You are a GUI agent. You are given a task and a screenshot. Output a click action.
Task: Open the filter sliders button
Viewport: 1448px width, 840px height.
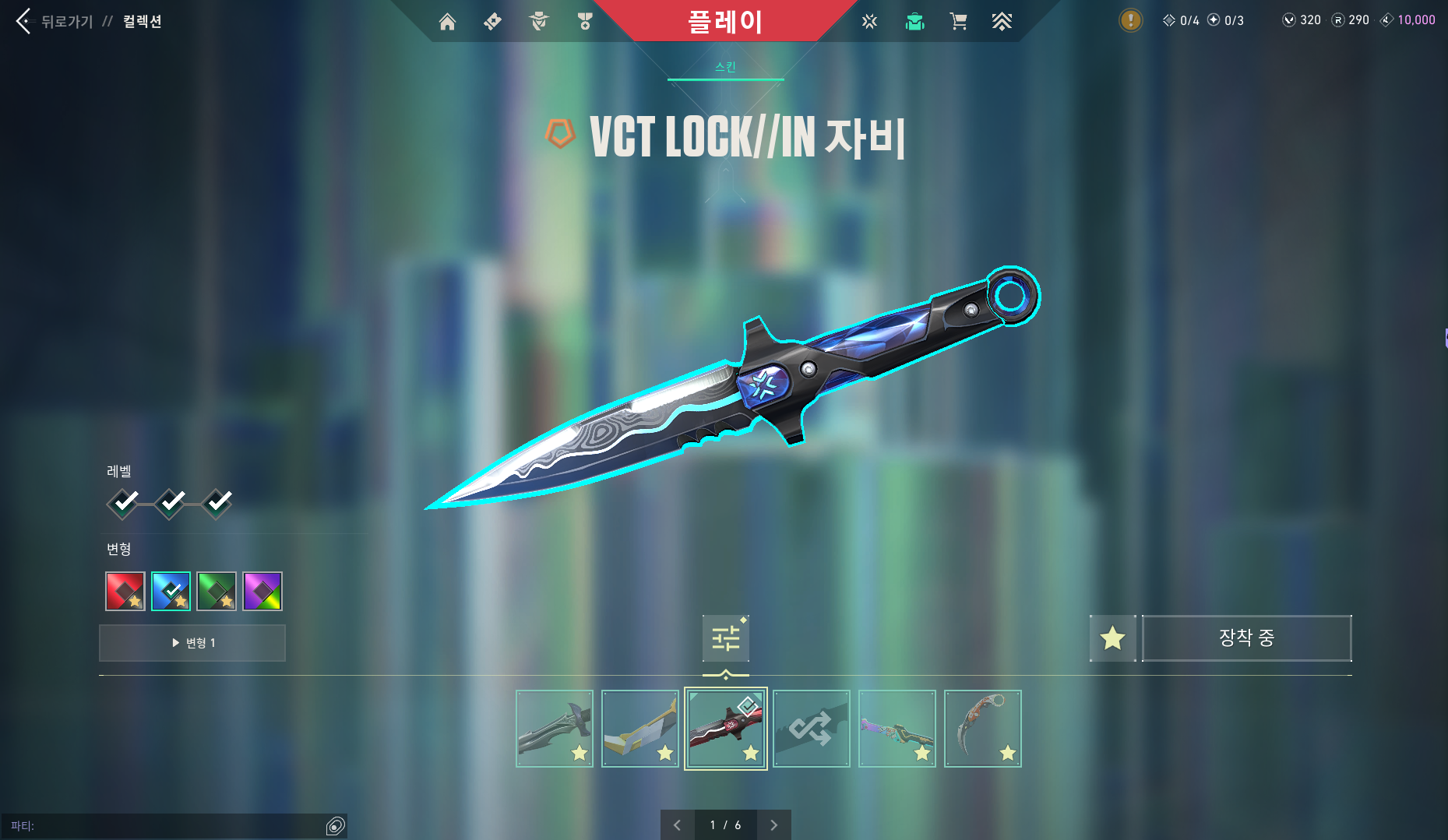725,638
